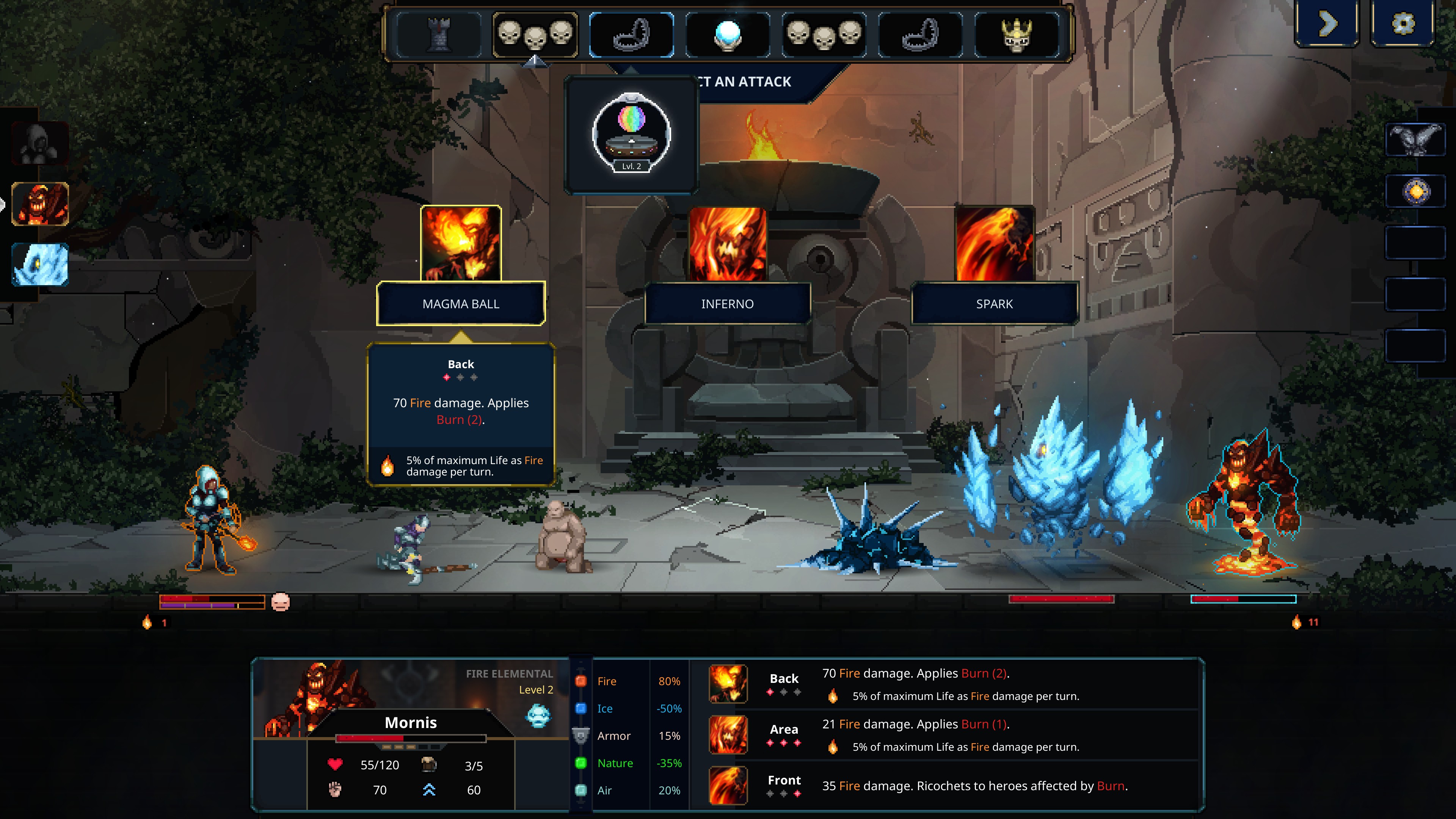Click the Back attack icon in details panel
1456x819 pixels.
[728, 683]
